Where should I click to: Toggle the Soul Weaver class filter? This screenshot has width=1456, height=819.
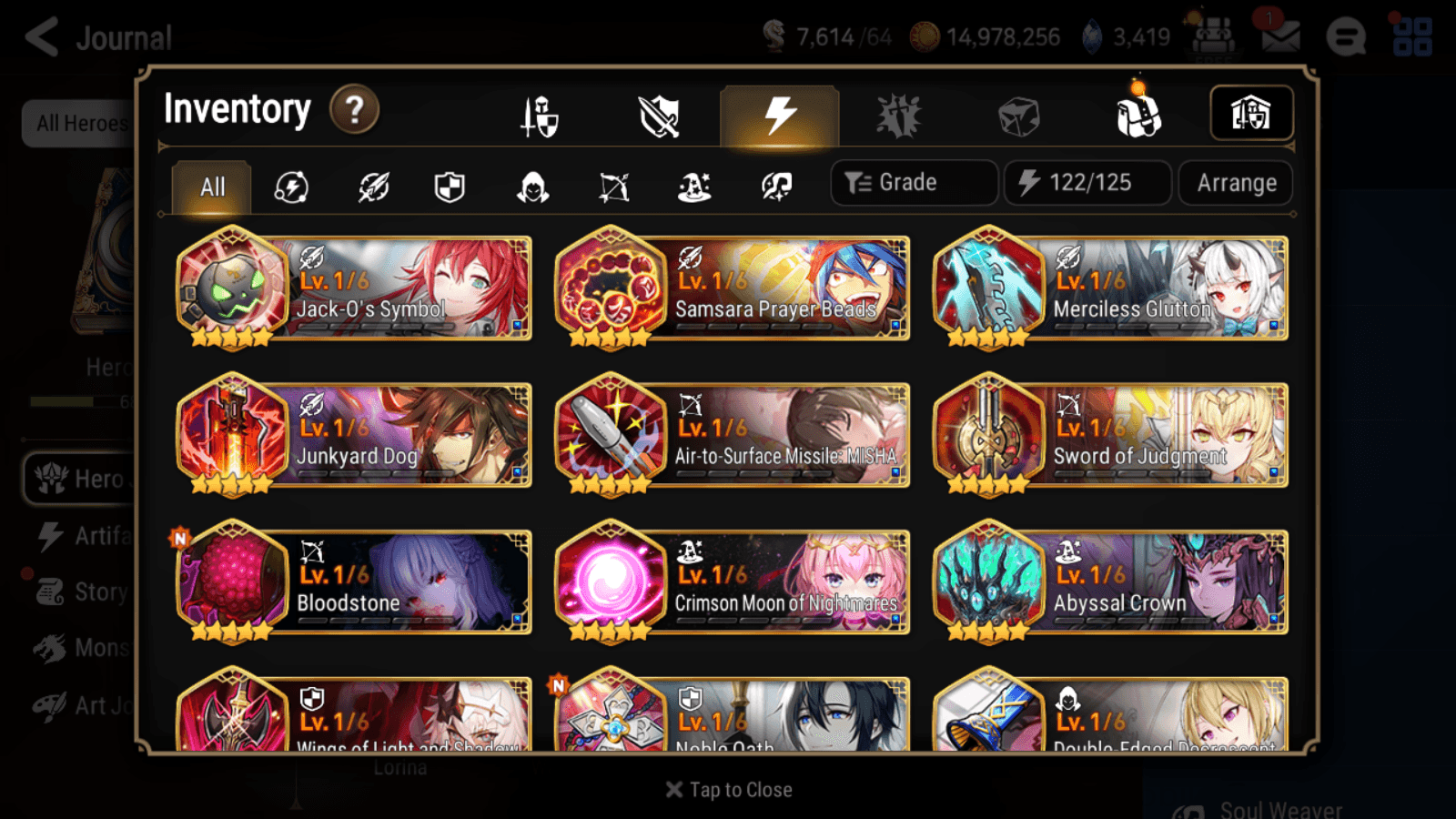coord(775,187)
